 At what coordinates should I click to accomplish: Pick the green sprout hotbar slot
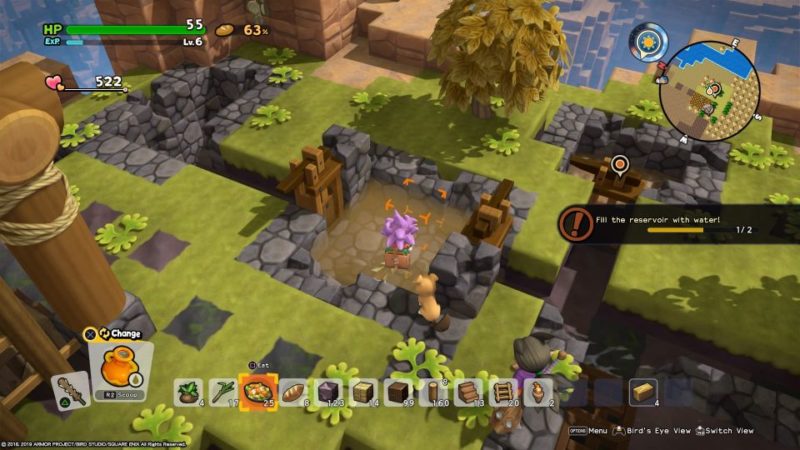223,392
